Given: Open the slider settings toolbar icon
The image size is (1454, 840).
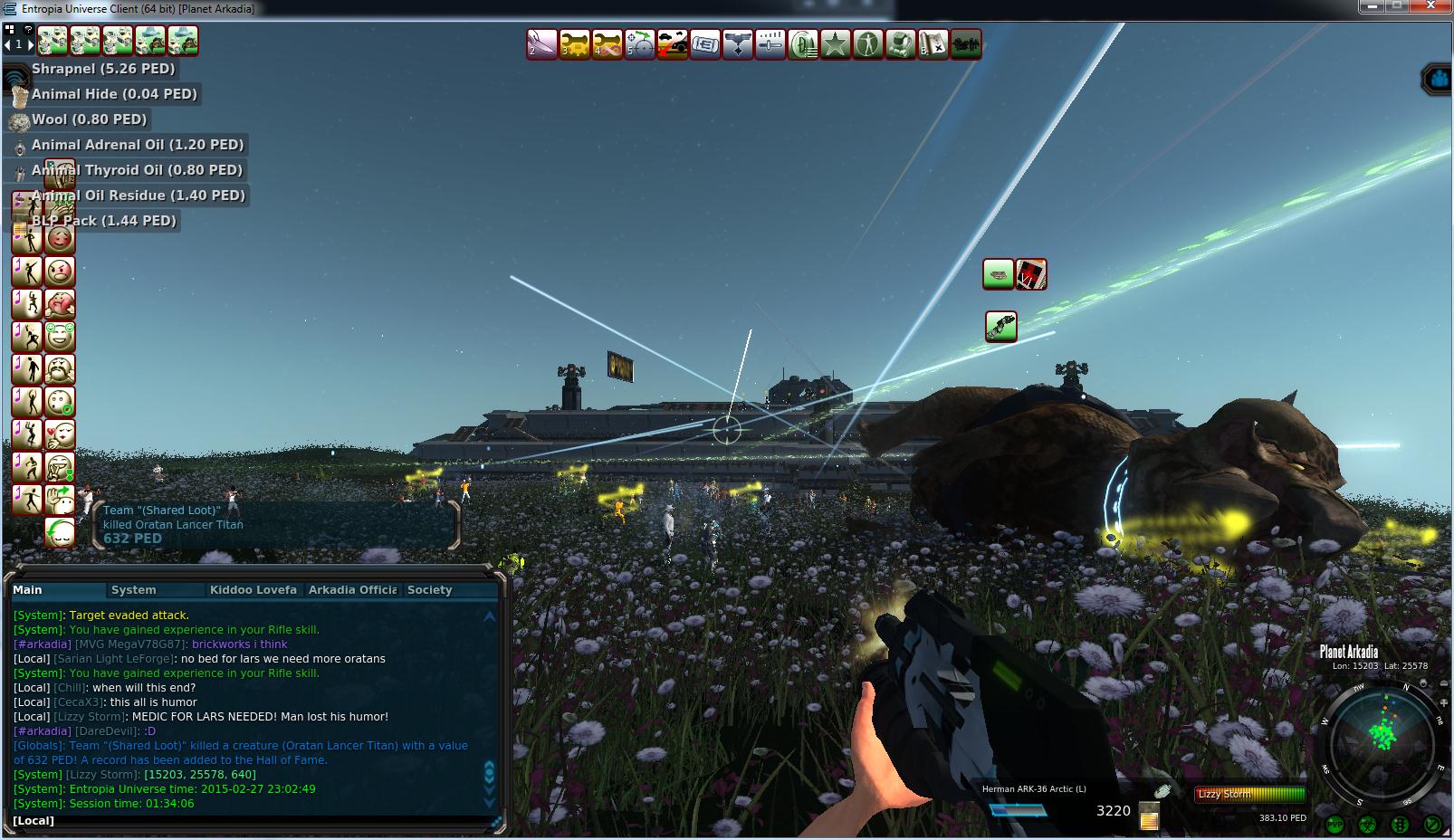Looking at the screenshot, I should click(770, 43).
